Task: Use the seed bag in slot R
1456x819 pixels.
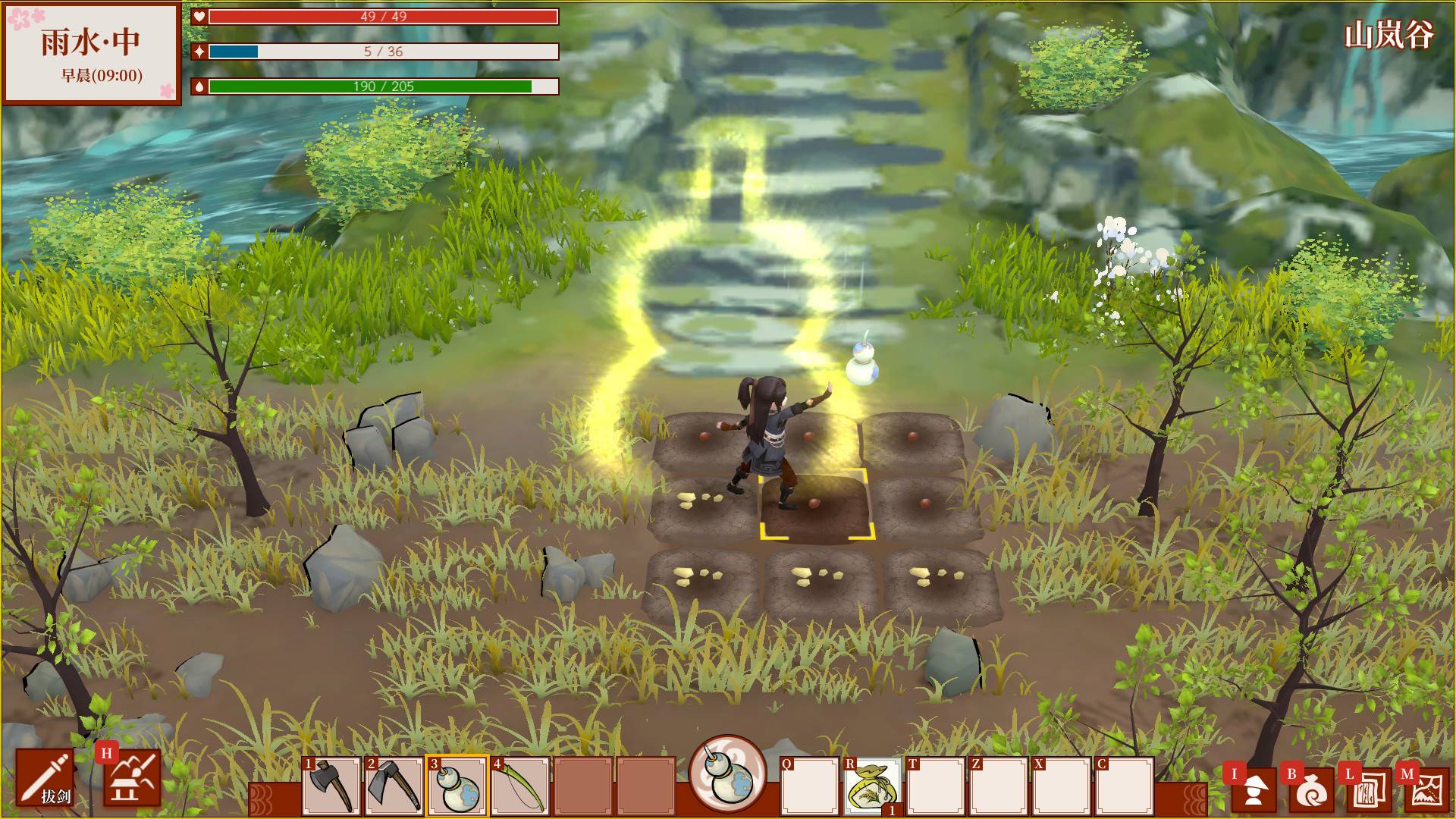Action: click(873, 786)
